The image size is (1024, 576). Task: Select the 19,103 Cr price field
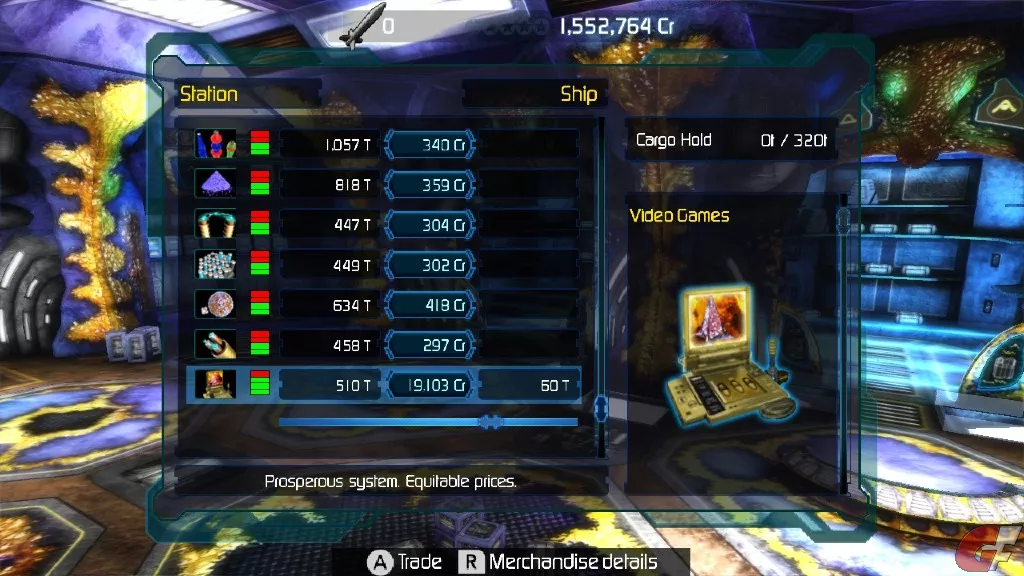[x=429, y=385]
